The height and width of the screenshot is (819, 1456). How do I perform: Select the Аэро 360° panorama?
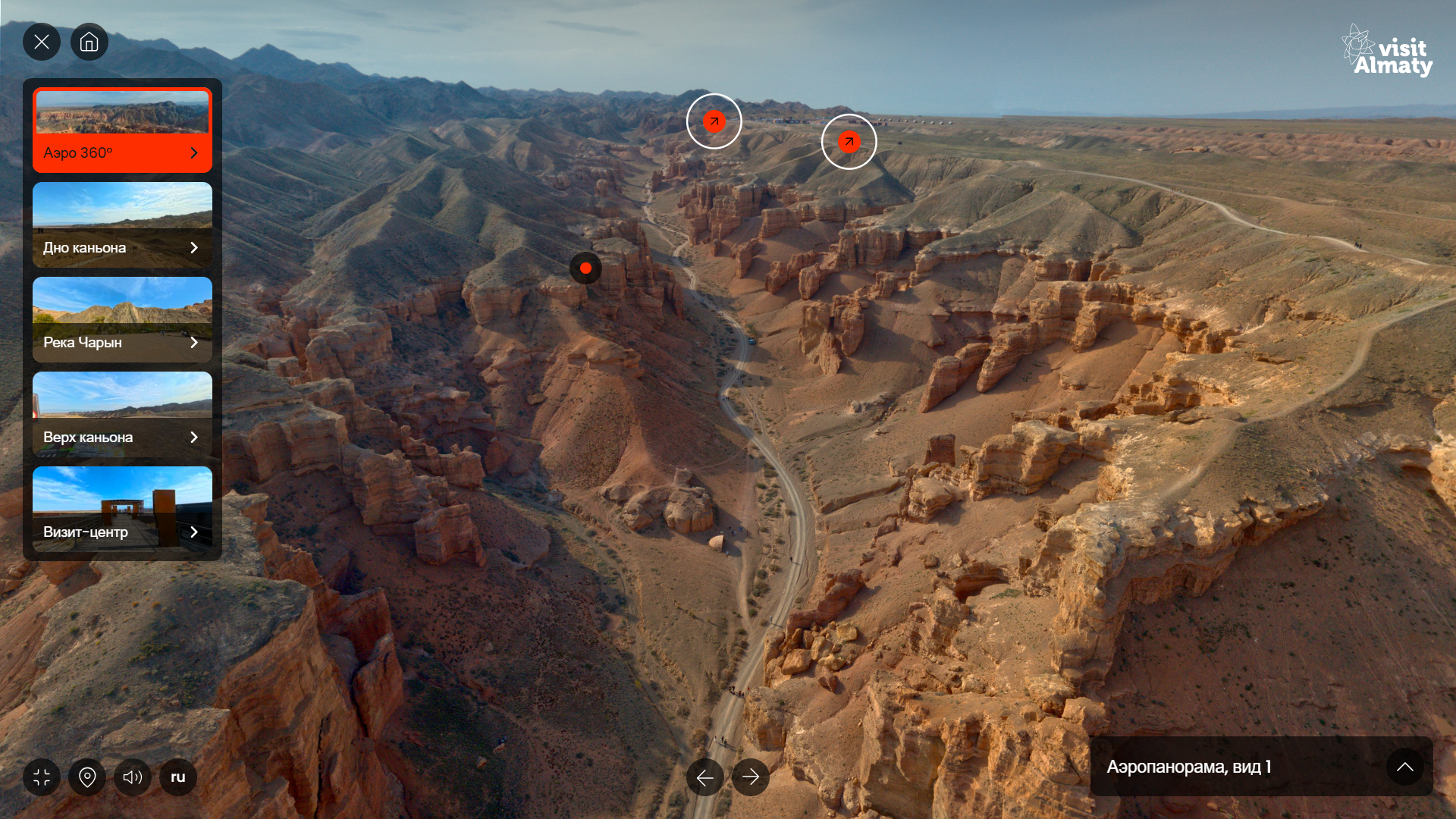122,130
